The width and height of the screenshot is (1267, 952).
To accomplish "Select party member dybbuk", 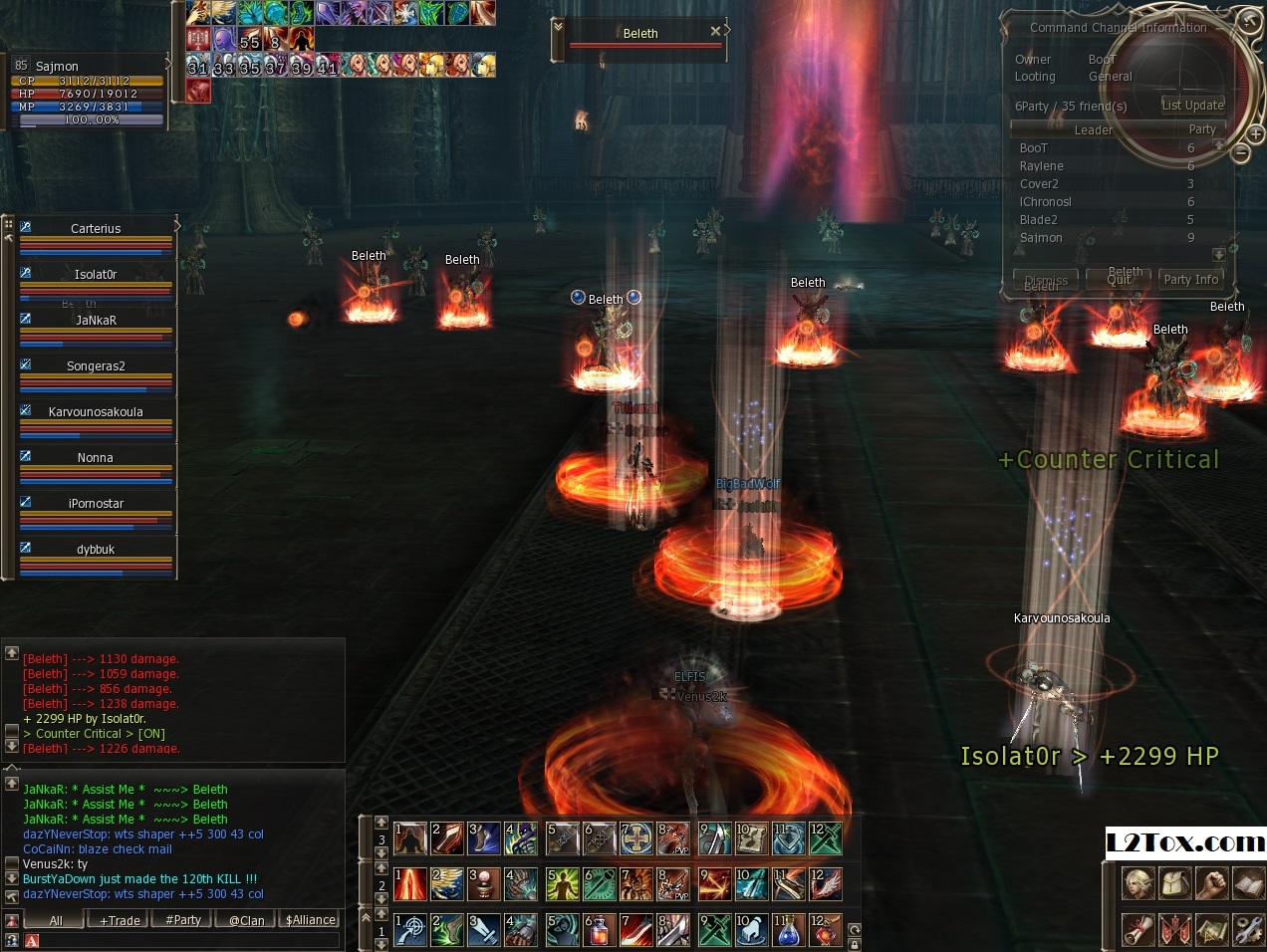I will click(x=96, y=550).
